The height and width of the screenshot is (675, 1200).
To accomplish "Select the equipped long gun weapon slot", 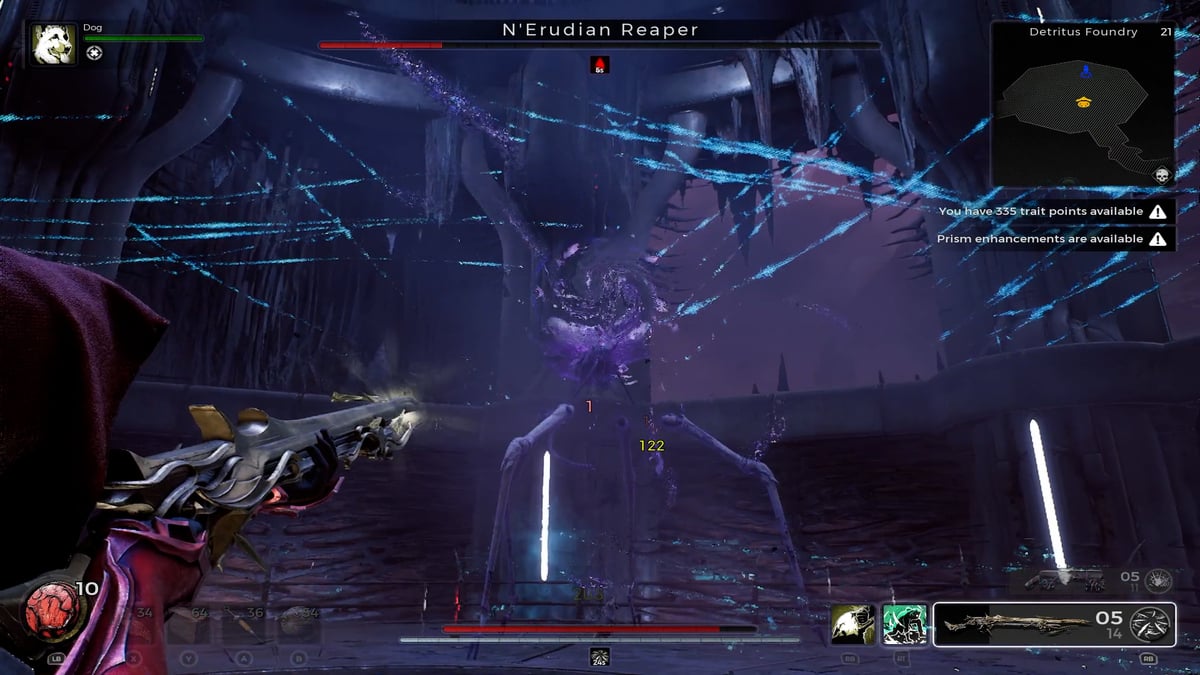I will pyautogui.click(x=1018, y=625).
